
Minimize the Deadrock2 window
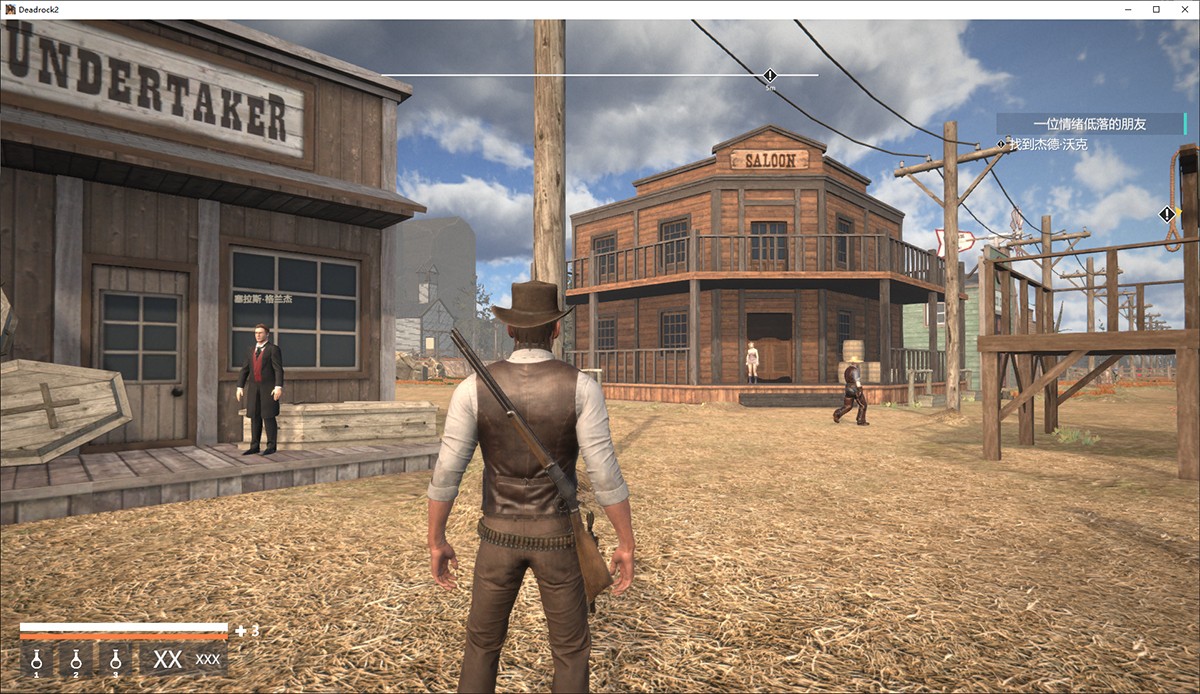(x=1129, y=9)
